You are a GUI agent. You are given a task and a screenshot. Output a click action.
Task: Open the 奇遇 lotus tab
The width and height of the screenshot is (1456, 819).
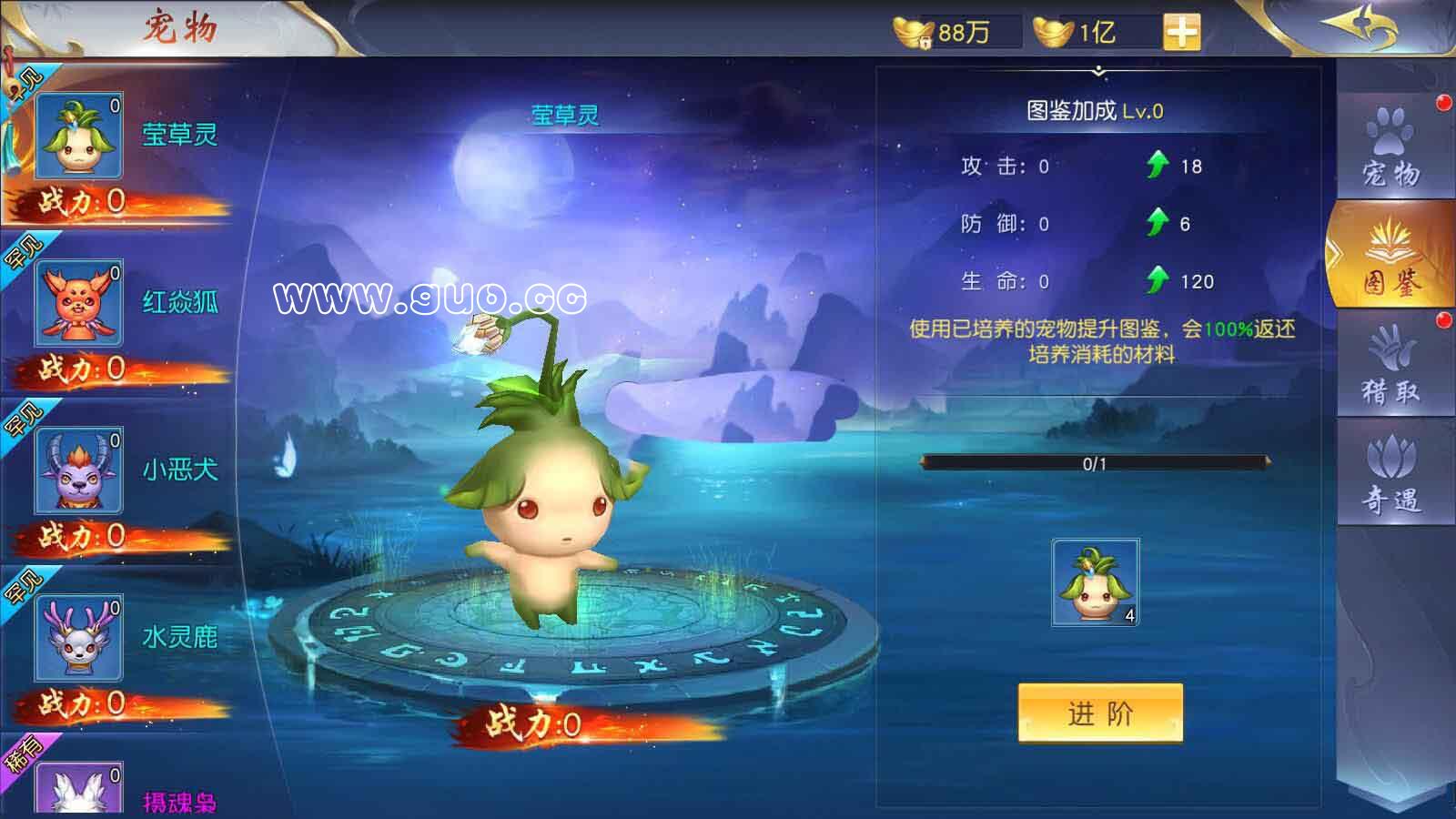click(1390, 473)
